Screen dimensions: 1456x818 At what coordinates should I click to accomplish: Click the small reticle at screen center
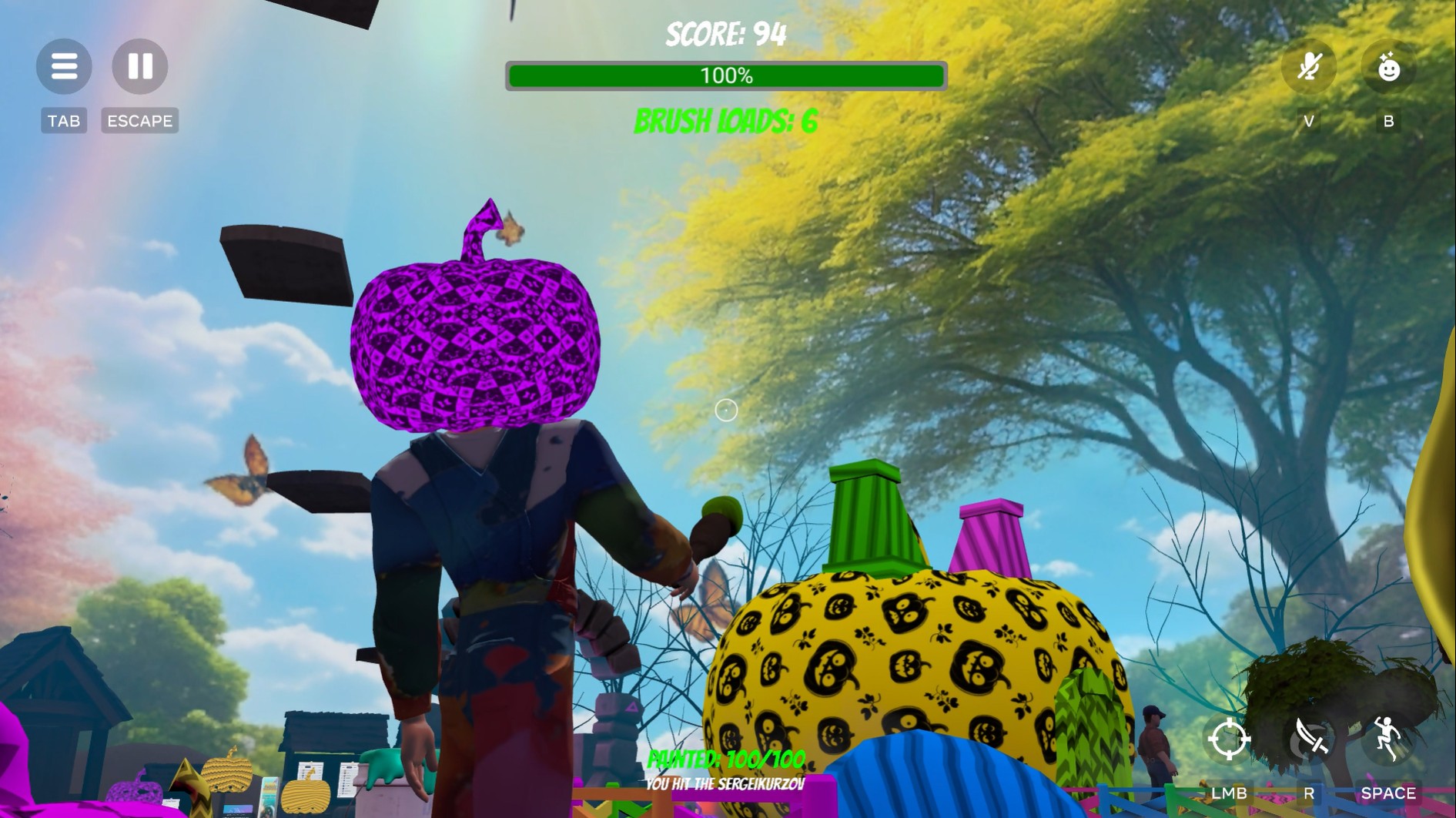pyautogui.click(x=727, y=411)
